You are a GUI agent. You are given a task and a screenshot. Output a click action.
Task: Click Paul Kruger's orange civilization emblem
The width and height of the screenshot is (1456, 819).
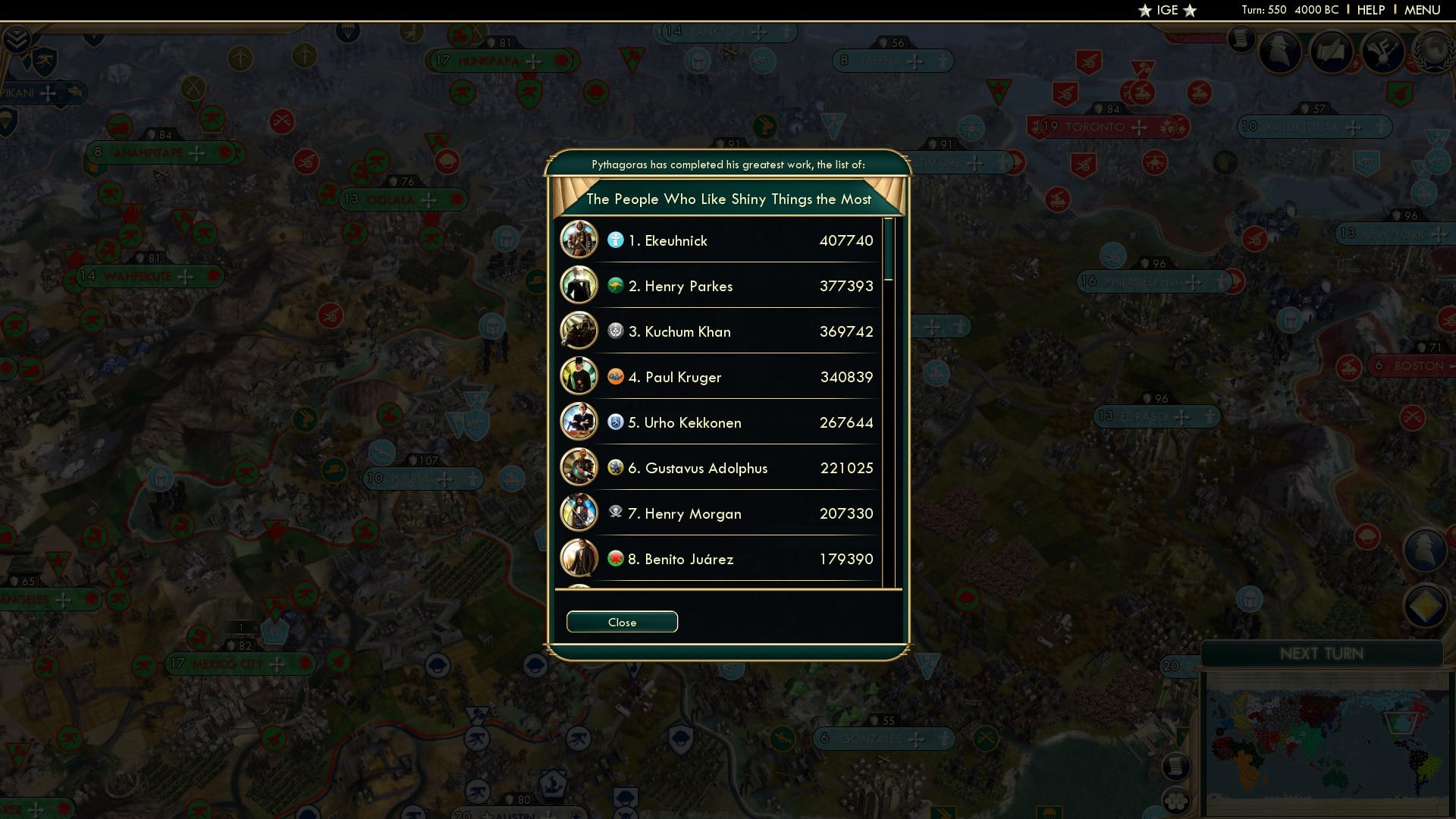617,377
